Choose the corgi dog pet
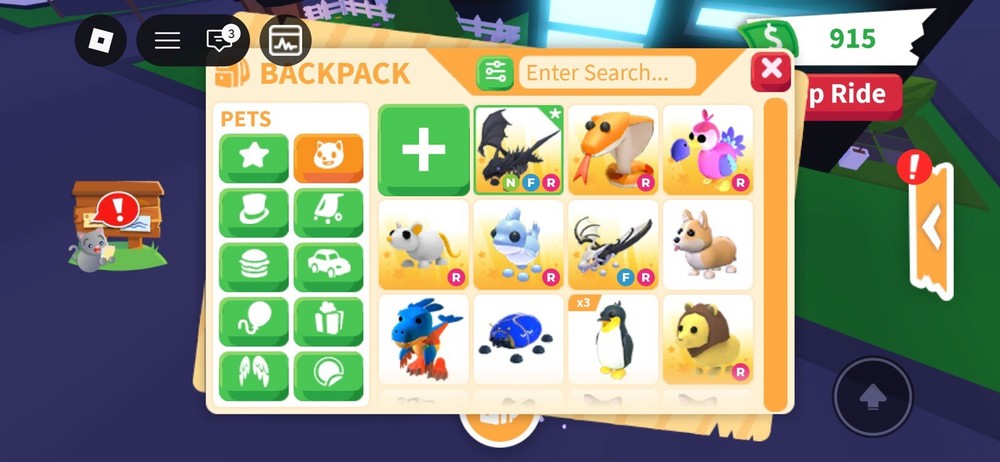The image size is (1000, 462). coord(707,245)
